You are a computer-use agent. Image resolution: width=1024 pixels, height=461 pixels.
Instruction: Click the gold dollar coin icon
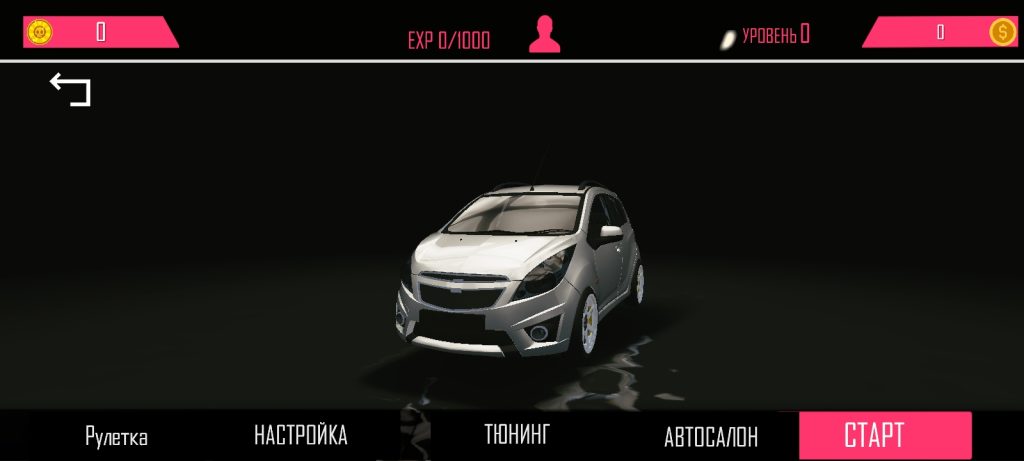(1002, 32)
